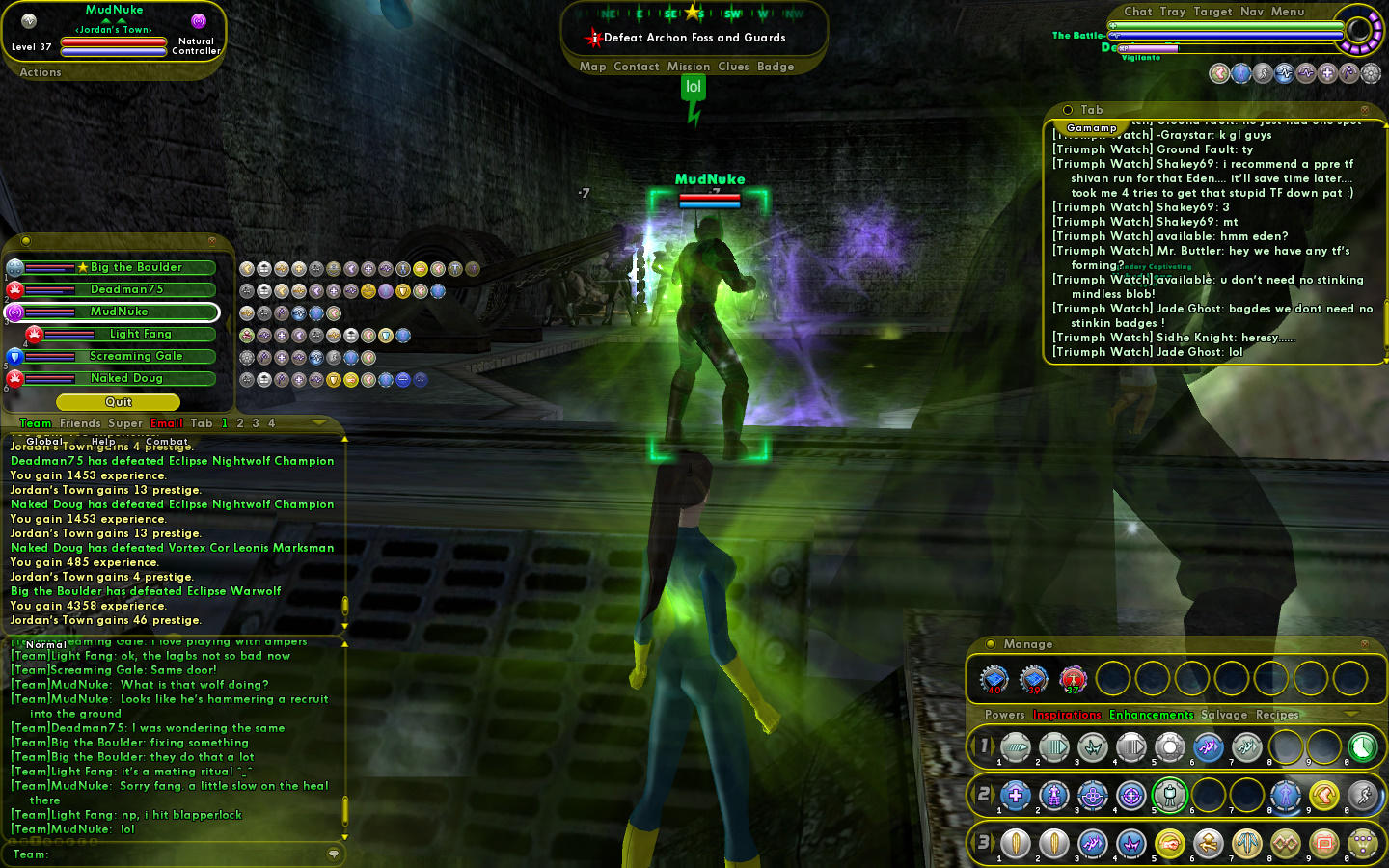Show the Salvage tab
The height and width of the screenshot is (868, 1389).
pos(1223,715)
